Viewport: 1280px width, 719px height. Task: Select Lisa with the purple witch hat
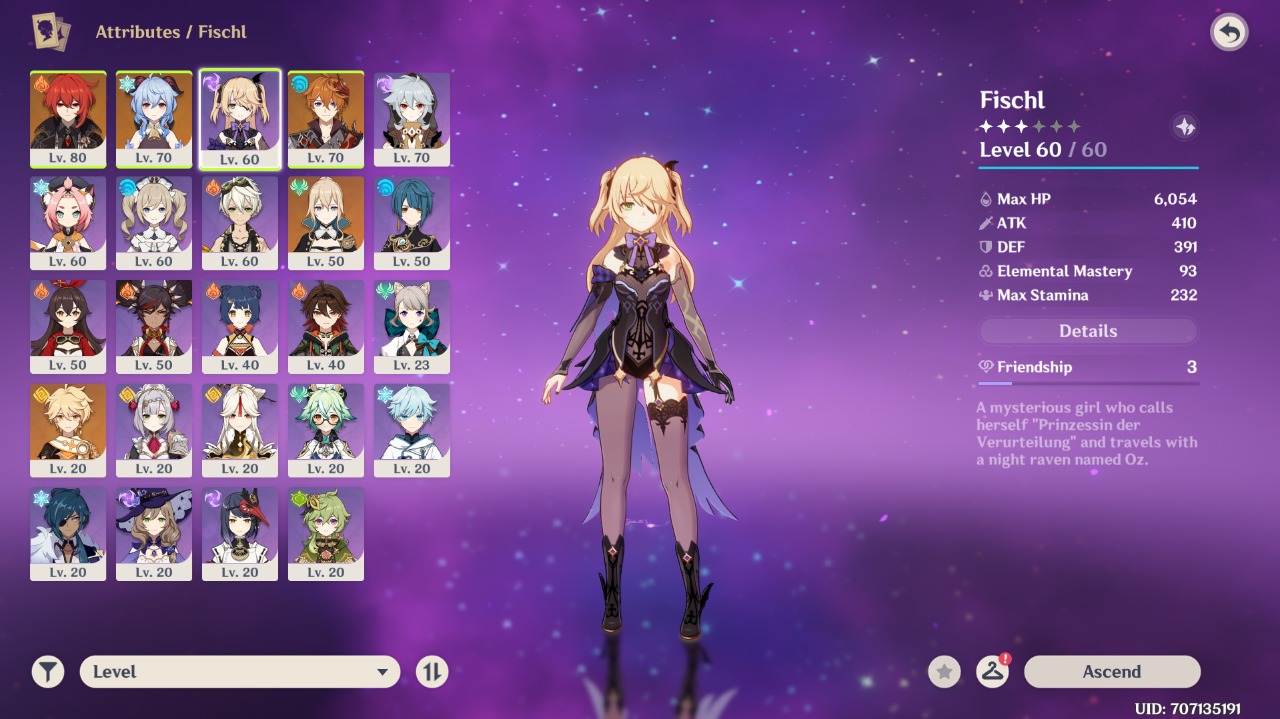click(154, 535)
